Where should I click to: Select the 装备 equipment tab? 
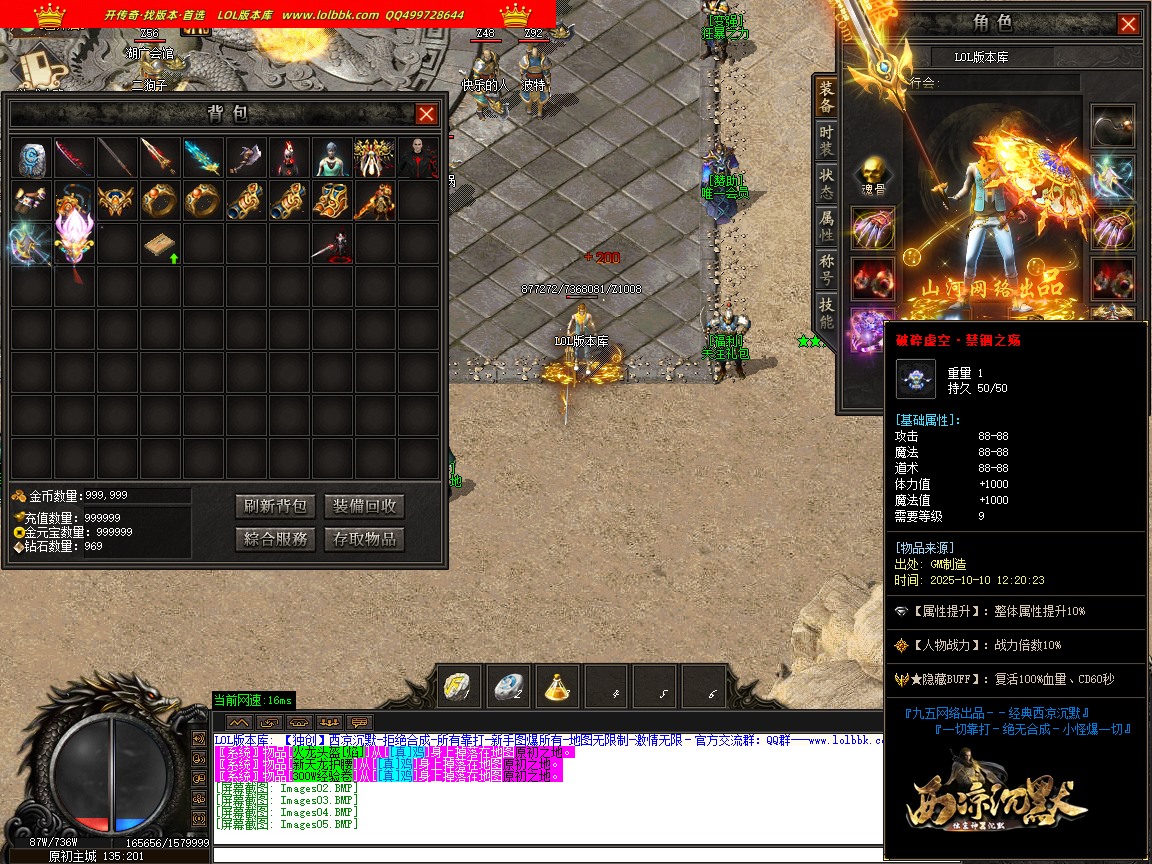tap(826, 97)
